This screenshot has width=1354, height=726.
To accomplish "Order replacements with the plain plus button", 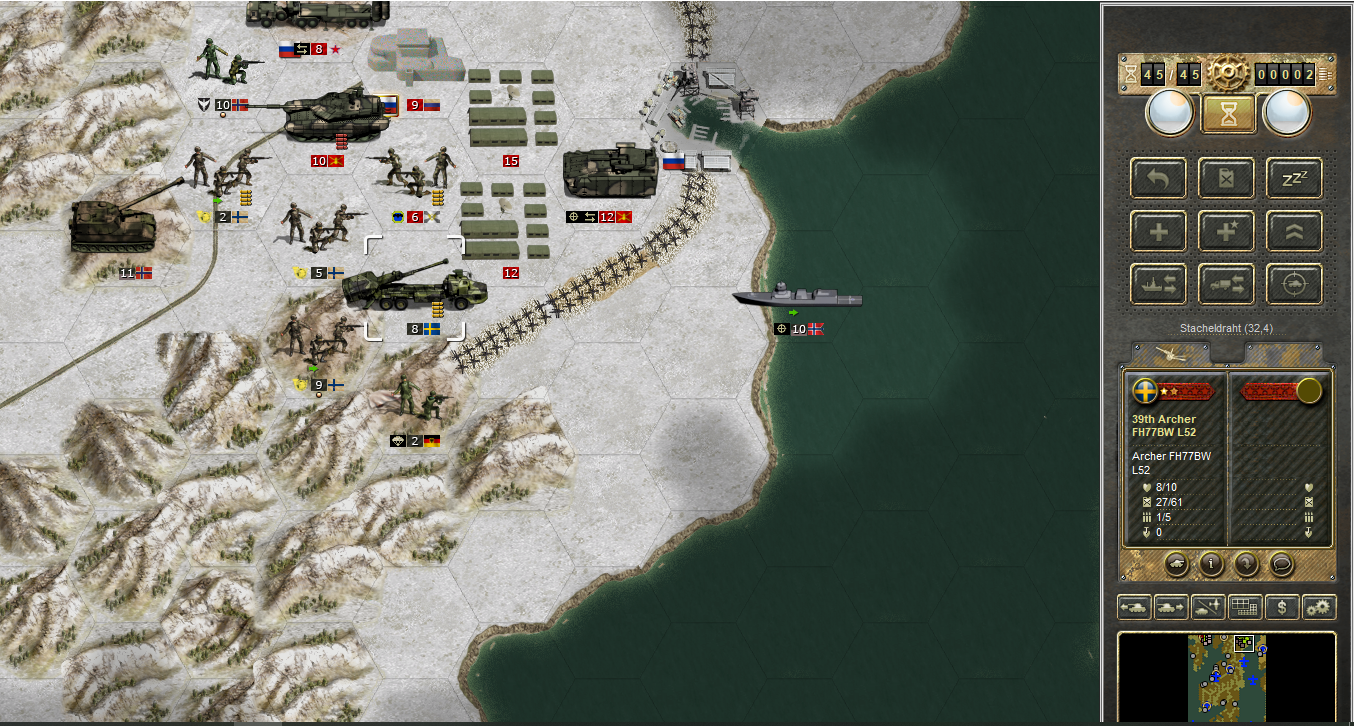I will pos(1160,232).
